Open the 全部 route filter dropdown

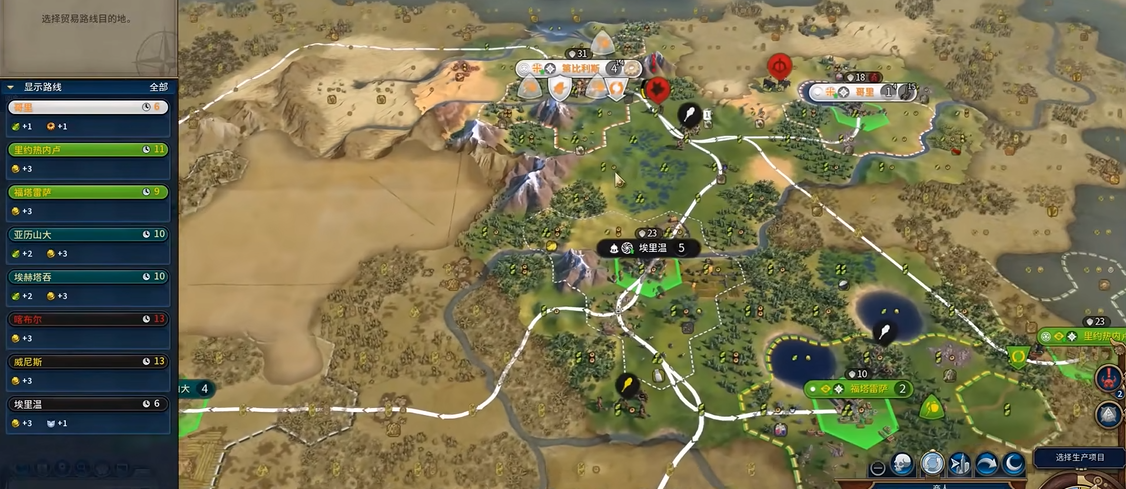coord(158,87)
